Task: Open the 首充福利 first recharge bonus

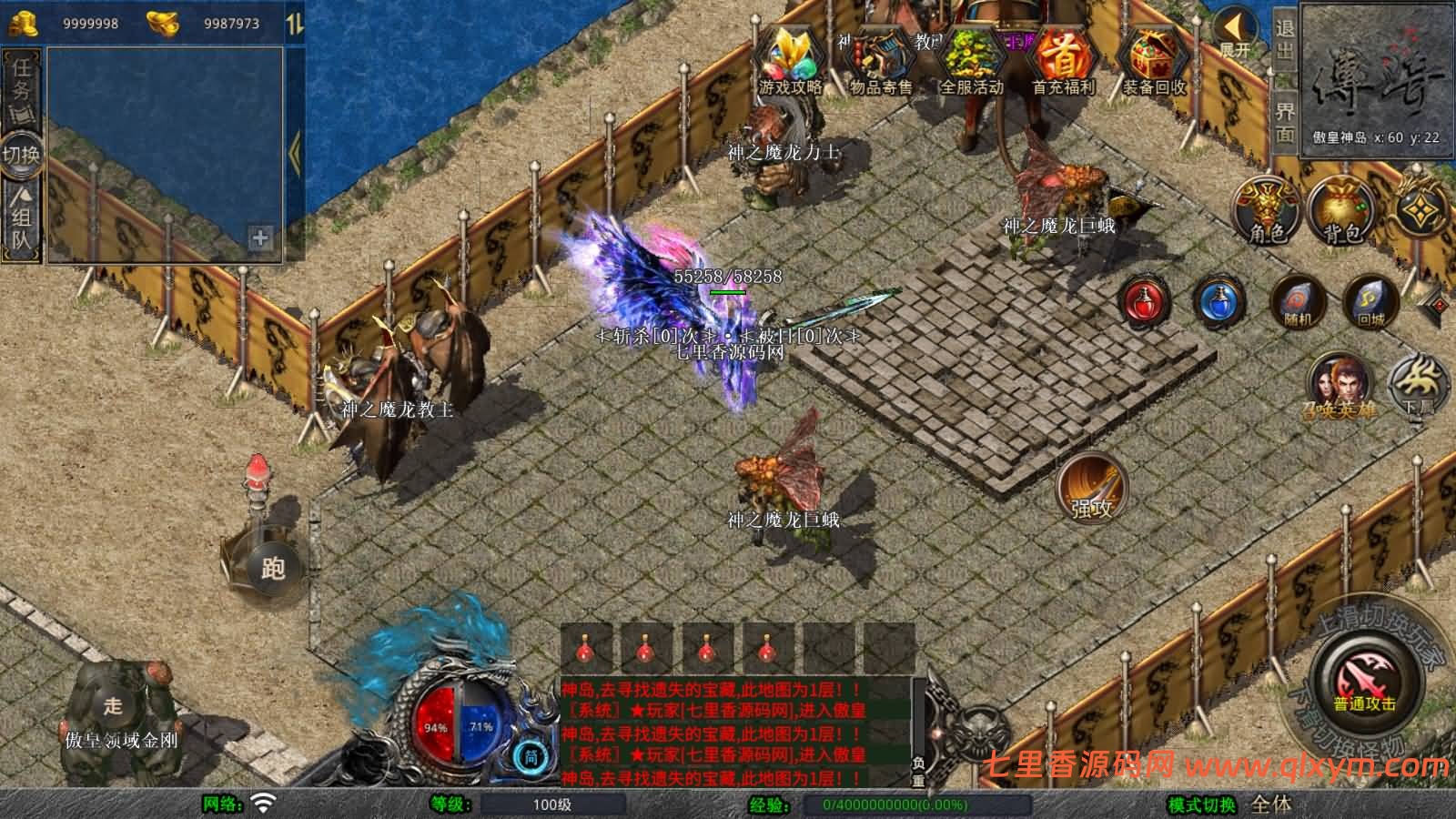Action: click(1062, 60)
